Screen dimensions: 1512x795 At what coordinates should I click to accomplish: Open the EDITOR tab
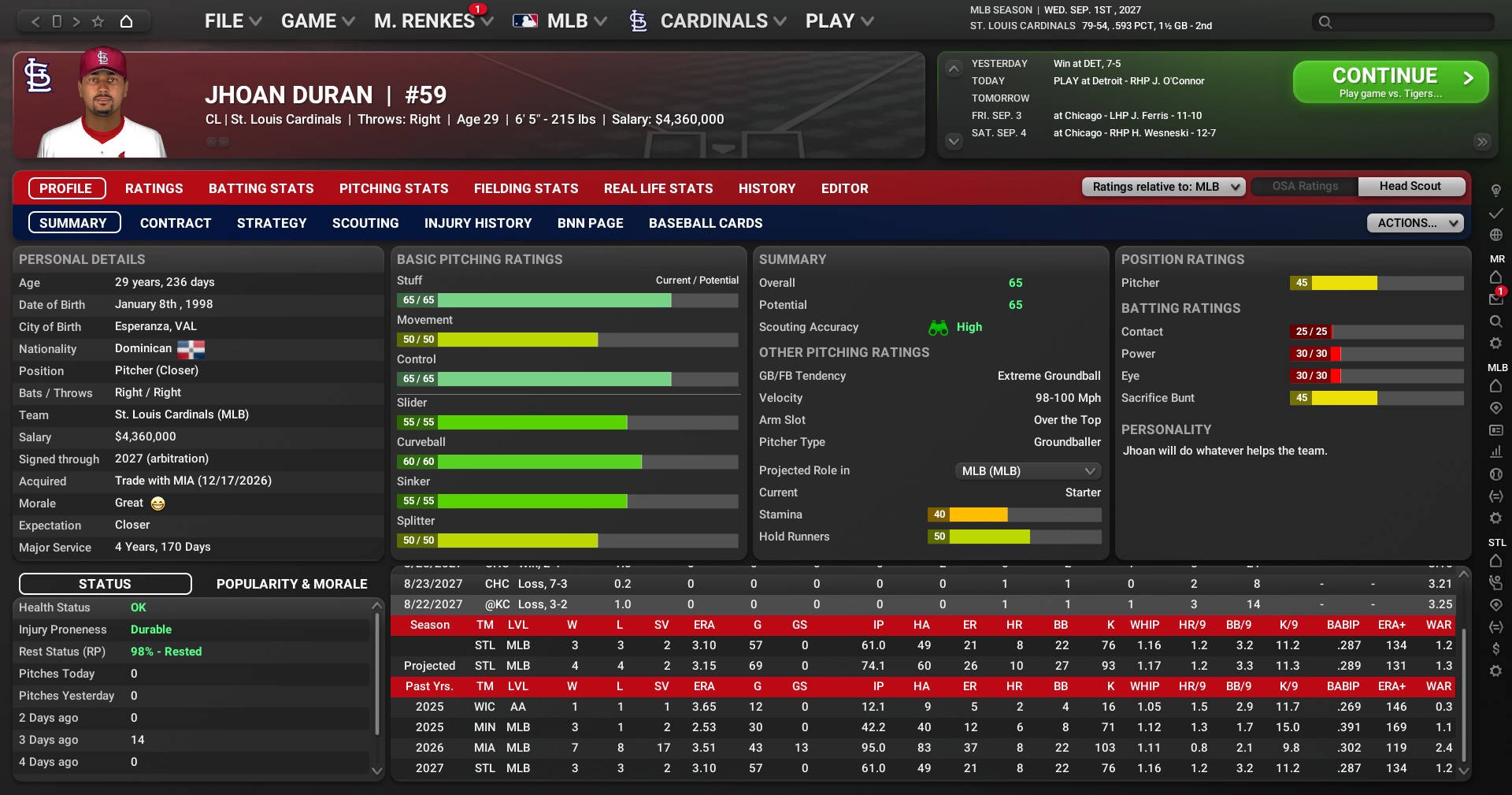click(844, 188)
